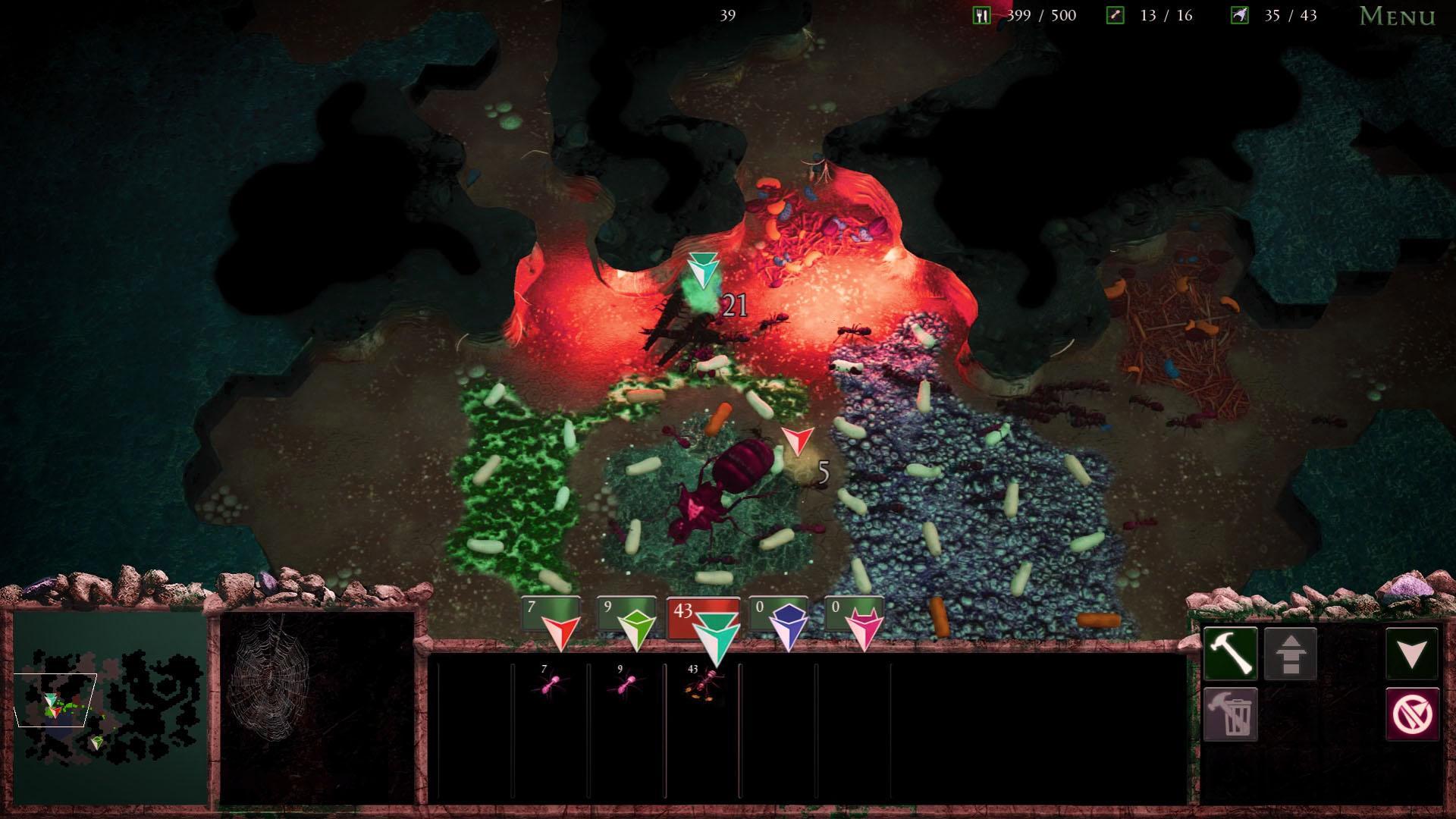Image resolution: width=1456 pixels, height=819 pixels.
Task: Click the striped upgrade arrow button
Action: point(1291,654)
